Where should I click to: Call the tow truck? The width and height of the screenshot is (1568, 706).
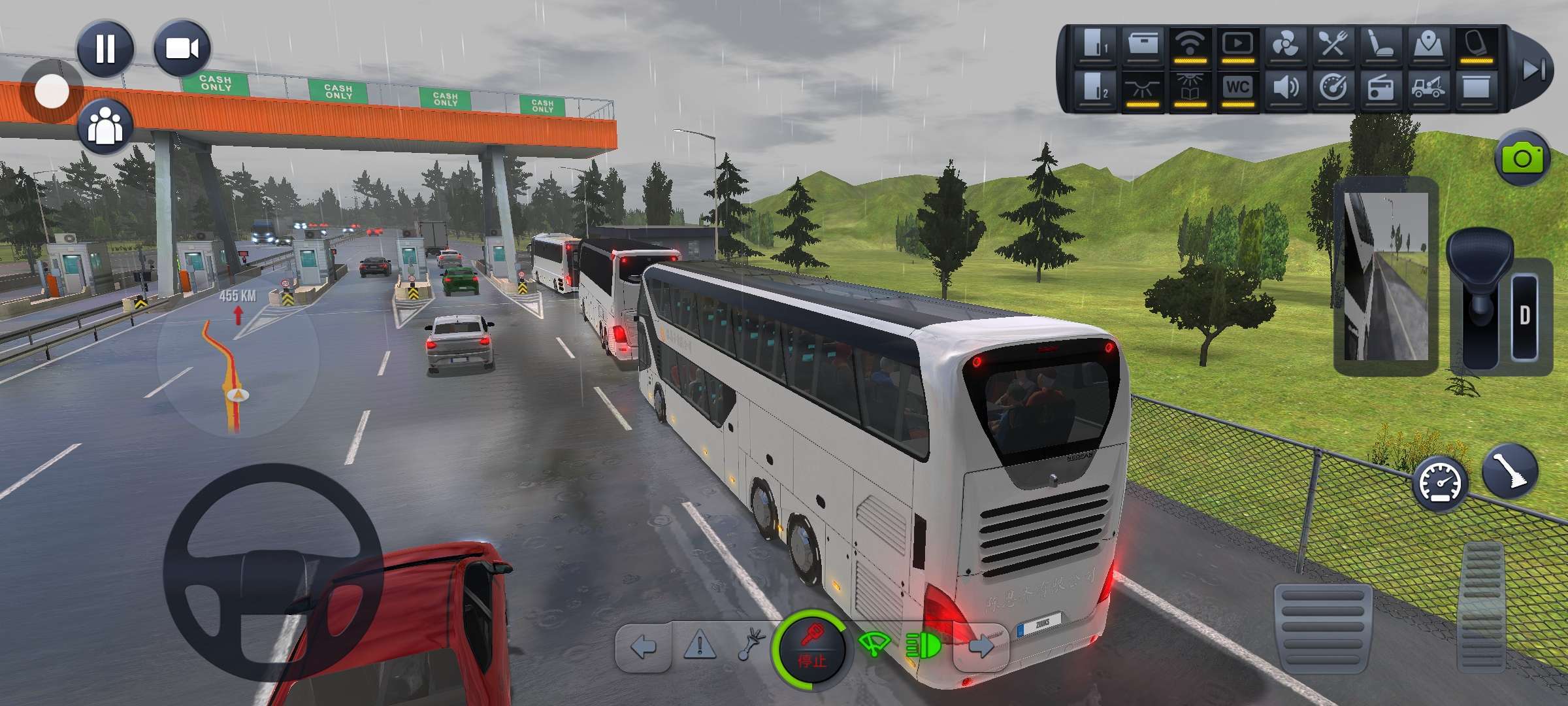click(x=1428, y=88)
